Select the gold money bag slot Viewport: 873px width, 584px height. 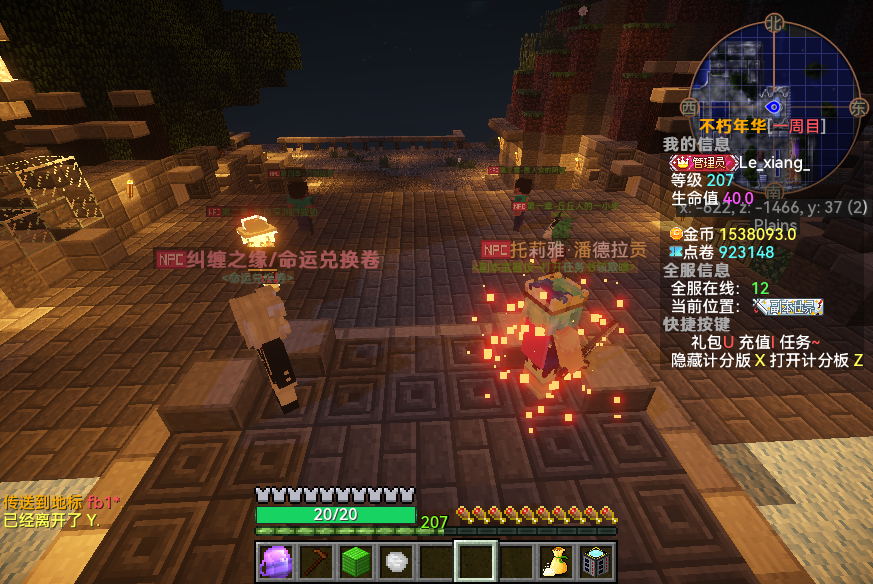point(555,561)
